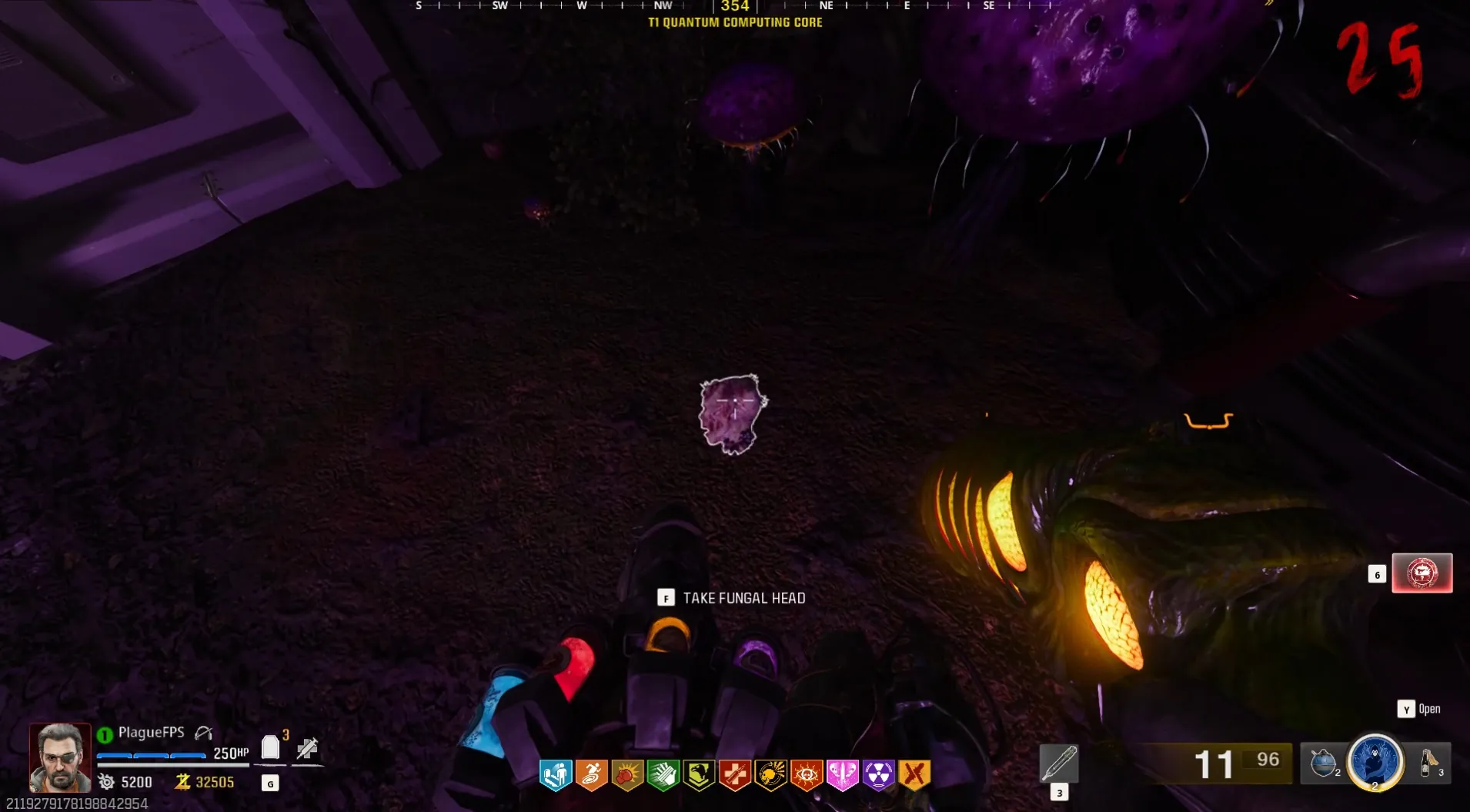Select the green Speed Cola perk icon
The image size is (1470, 812).
(663, 774)
